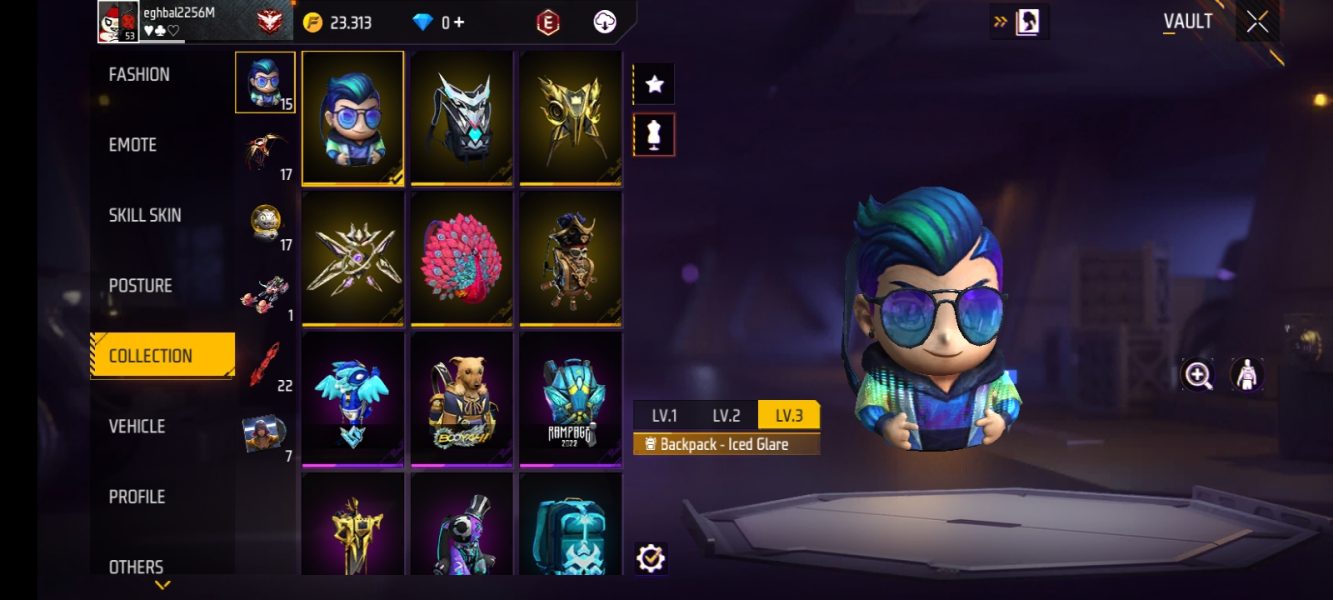This screenshot has width=1333, height=600.
Task: Open the collection settings gear icon
Action: point(651,557)
